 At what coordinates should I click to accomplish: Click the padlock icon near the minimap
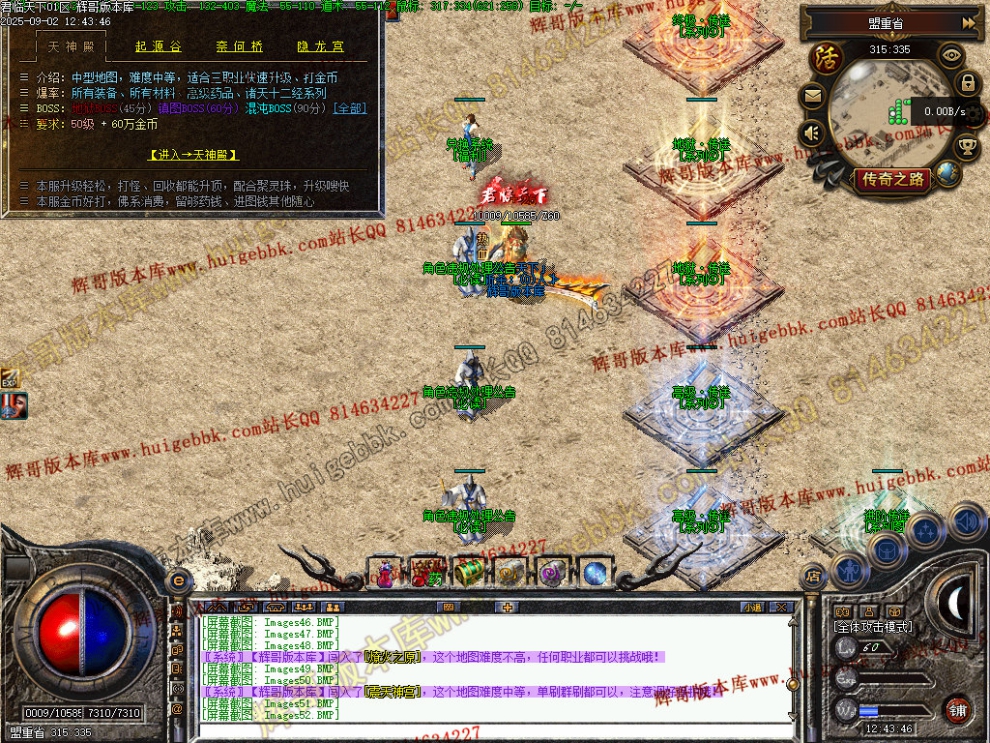pyautogui.click(x=967, y=83)
